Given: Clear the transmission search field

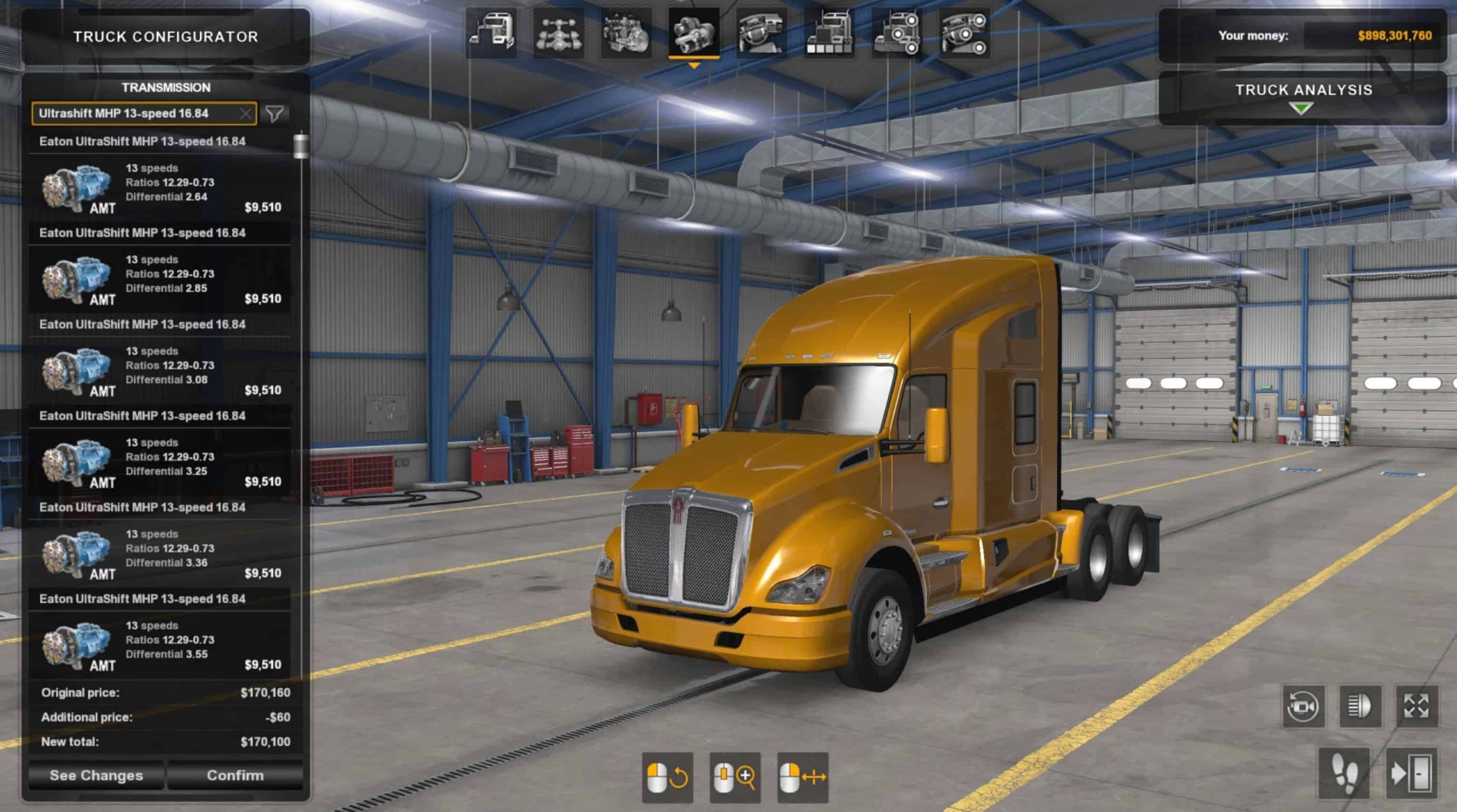Looking at the screenshot, I should (245, 114).
